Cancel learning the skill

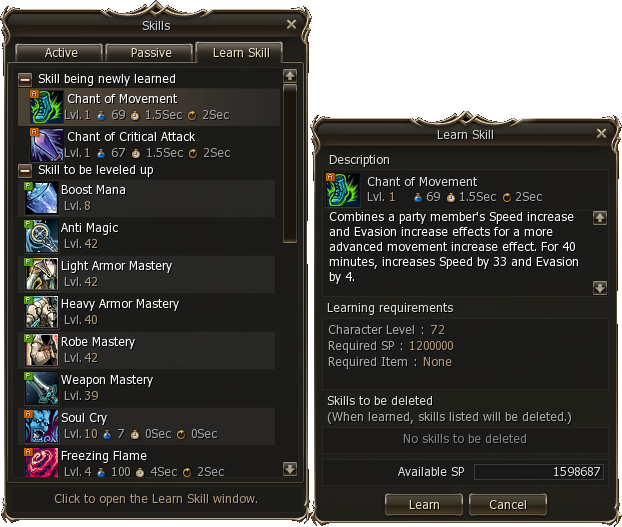coord(507,504)
